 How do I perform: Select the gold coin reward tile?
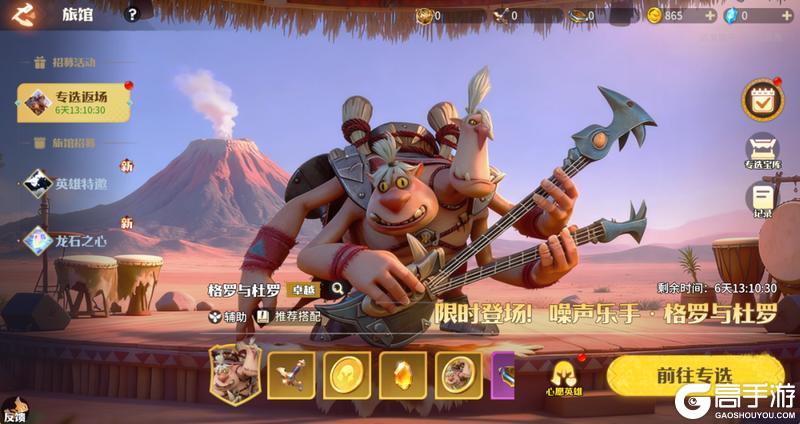click(x=347, y=375)
